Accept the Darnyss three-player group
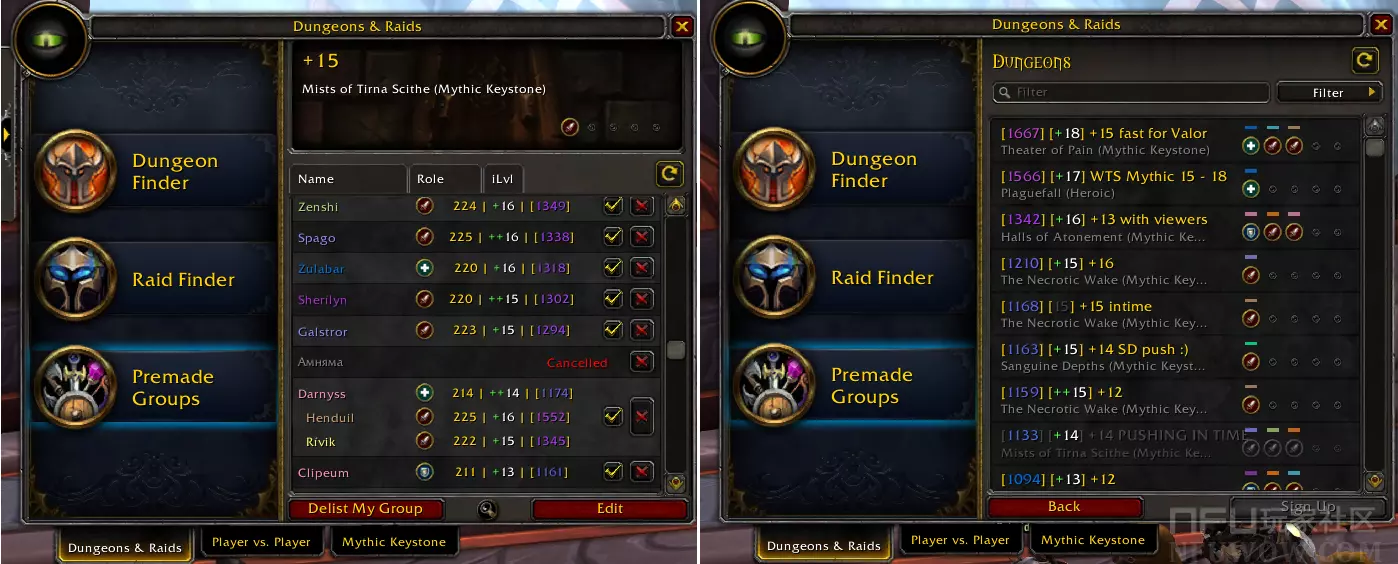The image size is (1398, 564). [613, 416]
